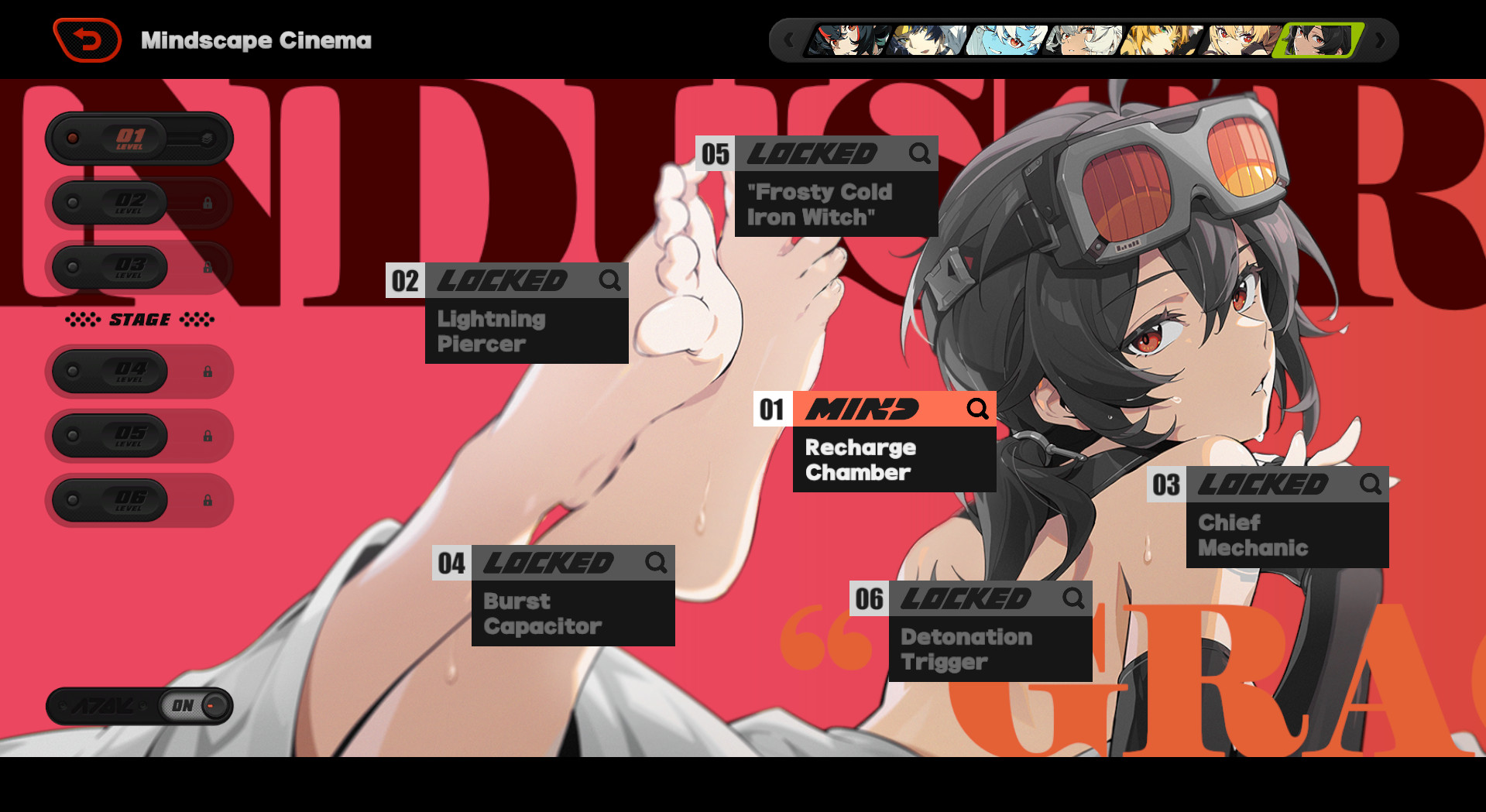The width and height of the screenshot is (1486, 812).
Task: Click the lock icon on Level 04
Action: 208,372
